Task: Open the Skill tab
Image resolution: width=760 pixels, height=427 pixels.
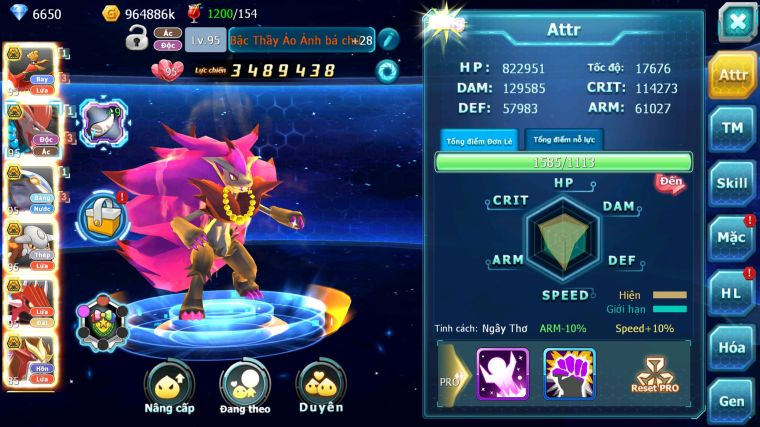Action: tap(732, 184)
